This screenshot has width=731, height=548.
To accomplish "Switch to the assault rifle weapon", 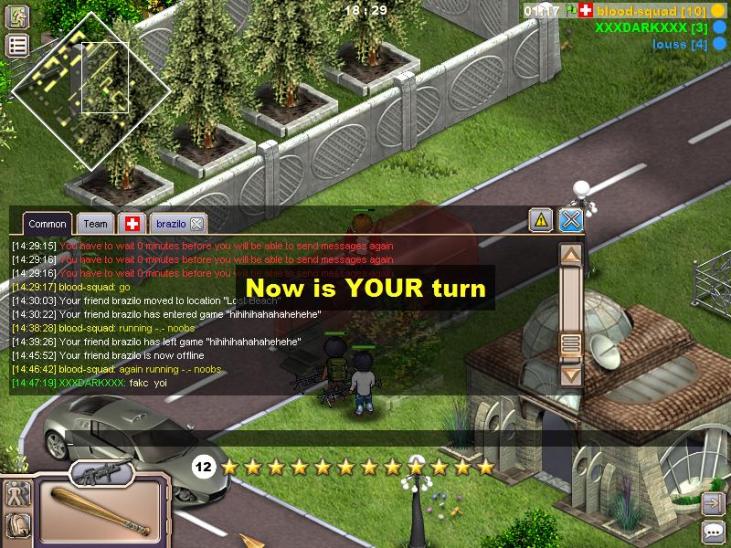I will 102,472.
